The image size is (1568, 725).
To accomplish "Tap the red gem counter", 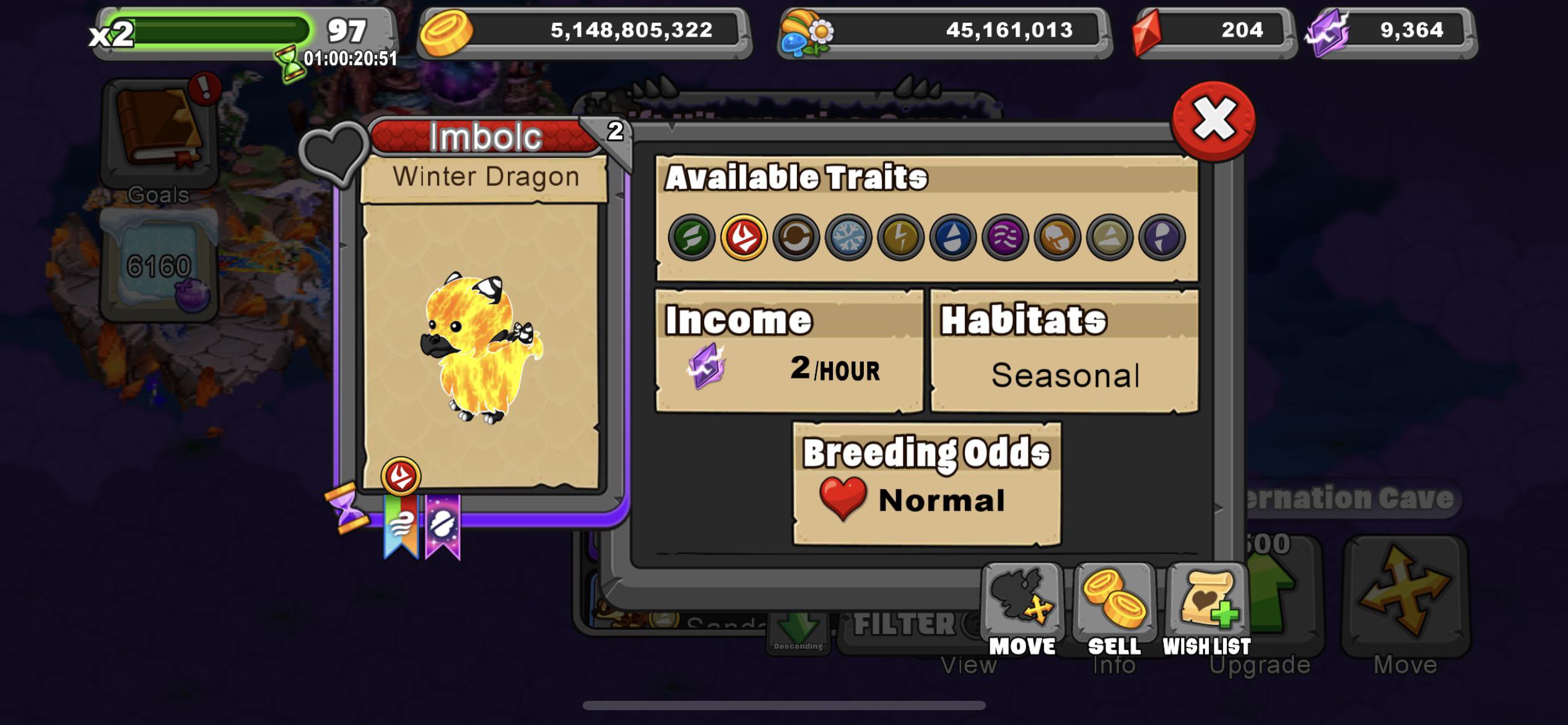I will (x=1214, y=31).
